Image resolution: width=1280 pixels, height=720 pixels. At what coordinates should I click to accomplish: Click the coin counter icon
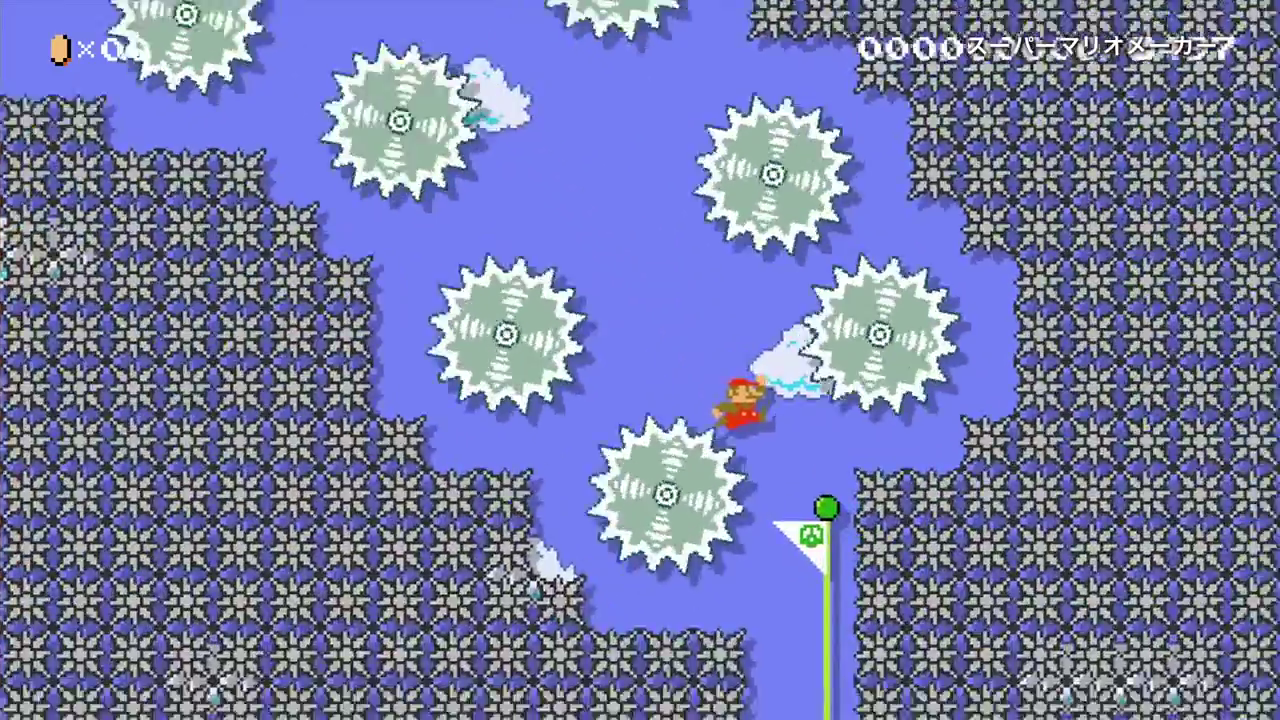point(59,50)
